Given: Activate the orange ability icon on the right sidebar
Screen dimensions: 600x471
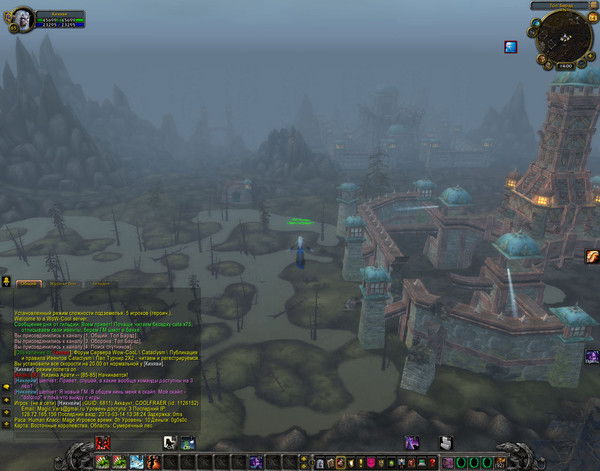Looking at the screenshot, I should 592,257.
